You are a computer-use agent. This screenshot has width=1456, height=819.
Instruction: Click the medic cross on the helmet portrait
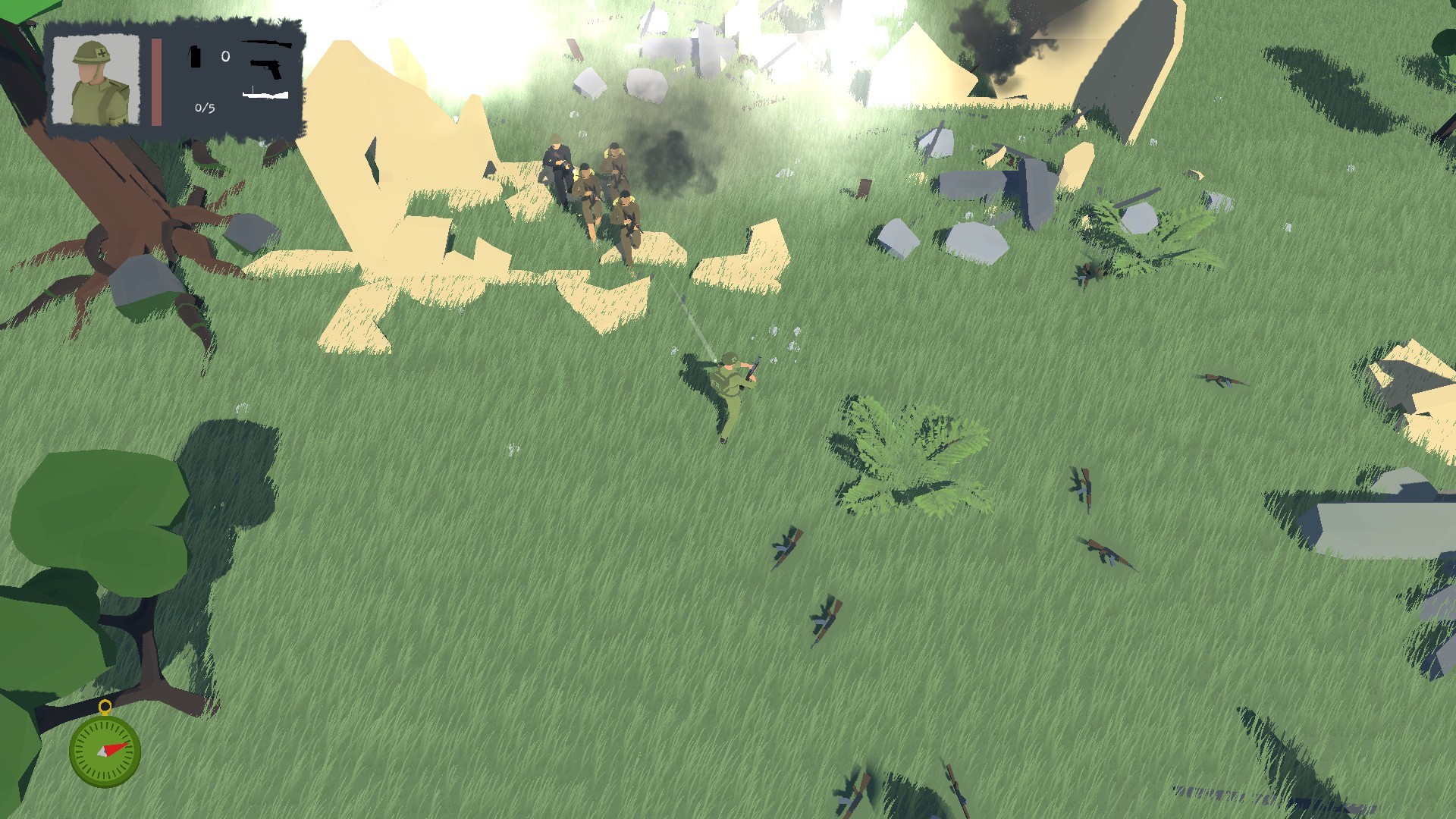coord(103,53)
